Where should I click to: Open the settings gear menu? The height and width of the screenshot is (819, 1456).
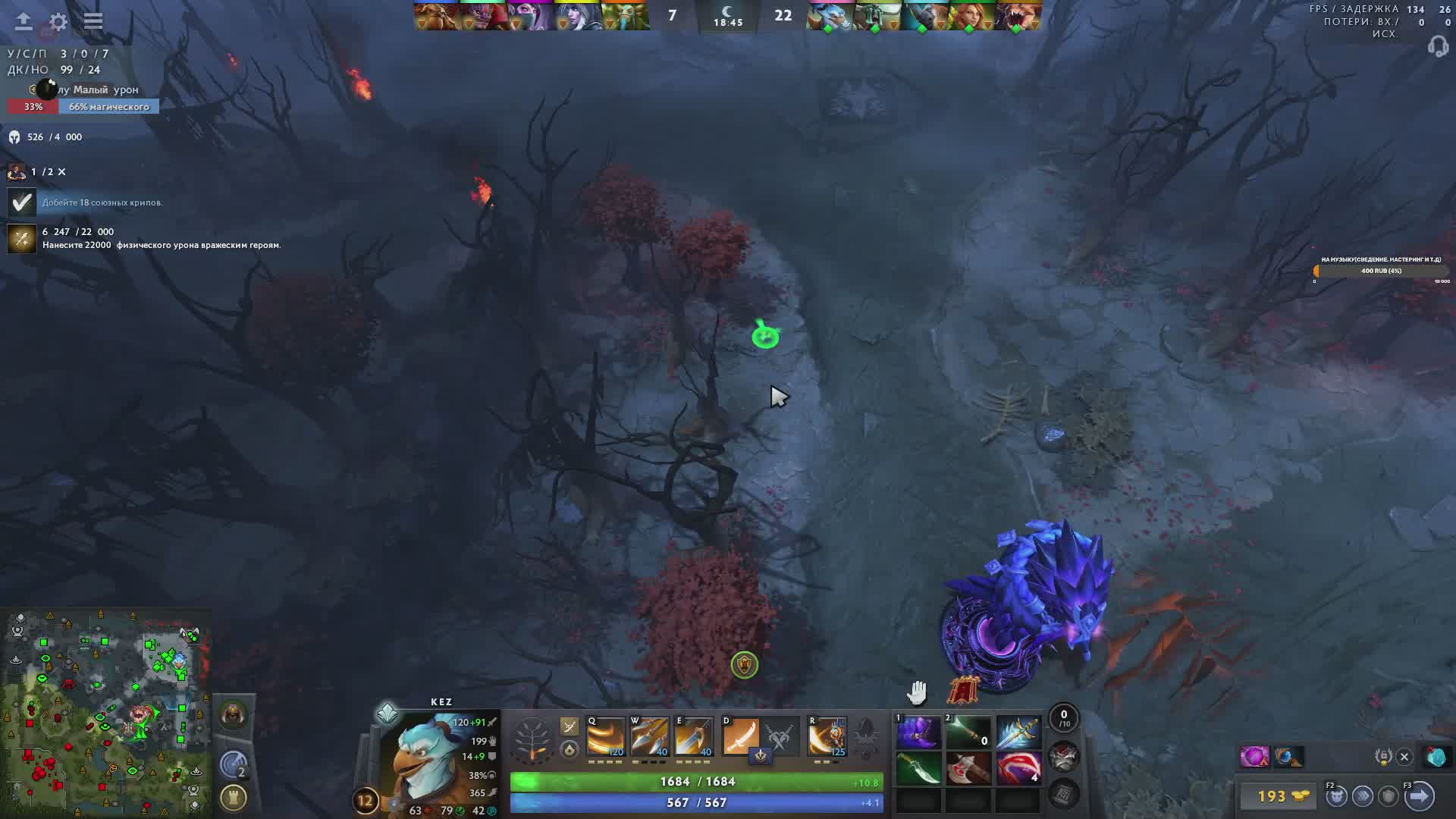pos(58,21)
